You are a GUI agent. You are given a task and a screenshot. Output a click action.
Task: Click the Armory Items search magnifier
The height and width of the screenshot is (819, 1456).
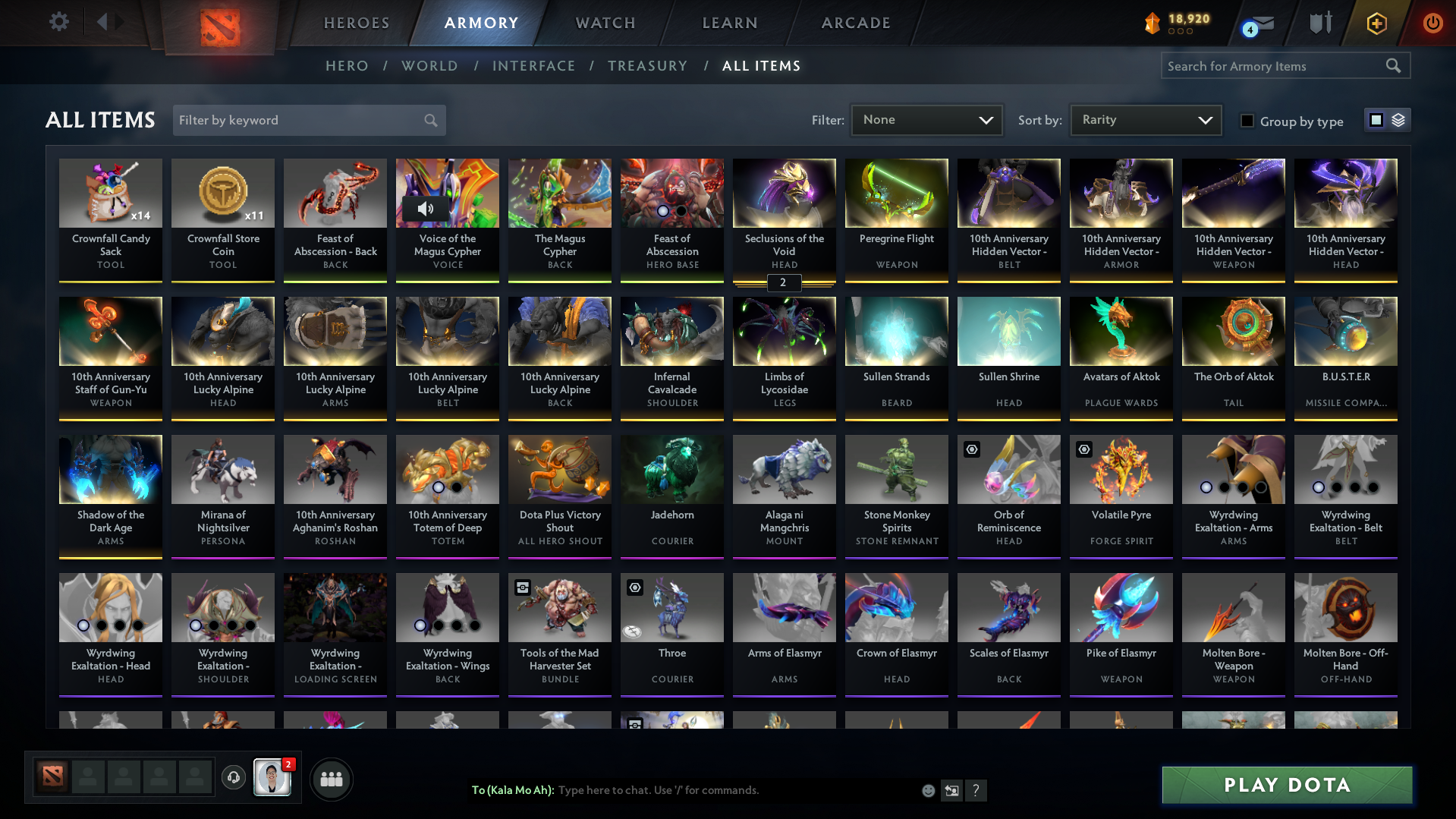click(1394, 66)
